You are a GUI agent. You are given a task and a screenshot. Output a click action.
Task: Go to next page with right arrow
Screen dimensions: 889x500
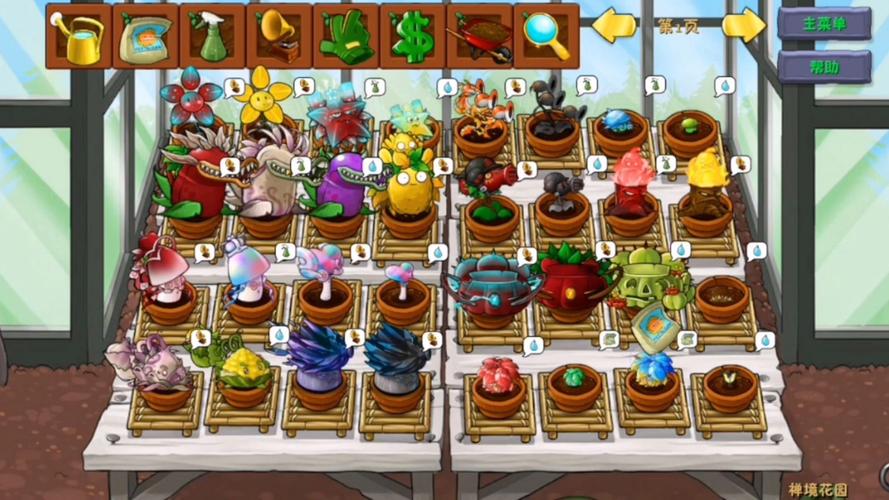744,26
